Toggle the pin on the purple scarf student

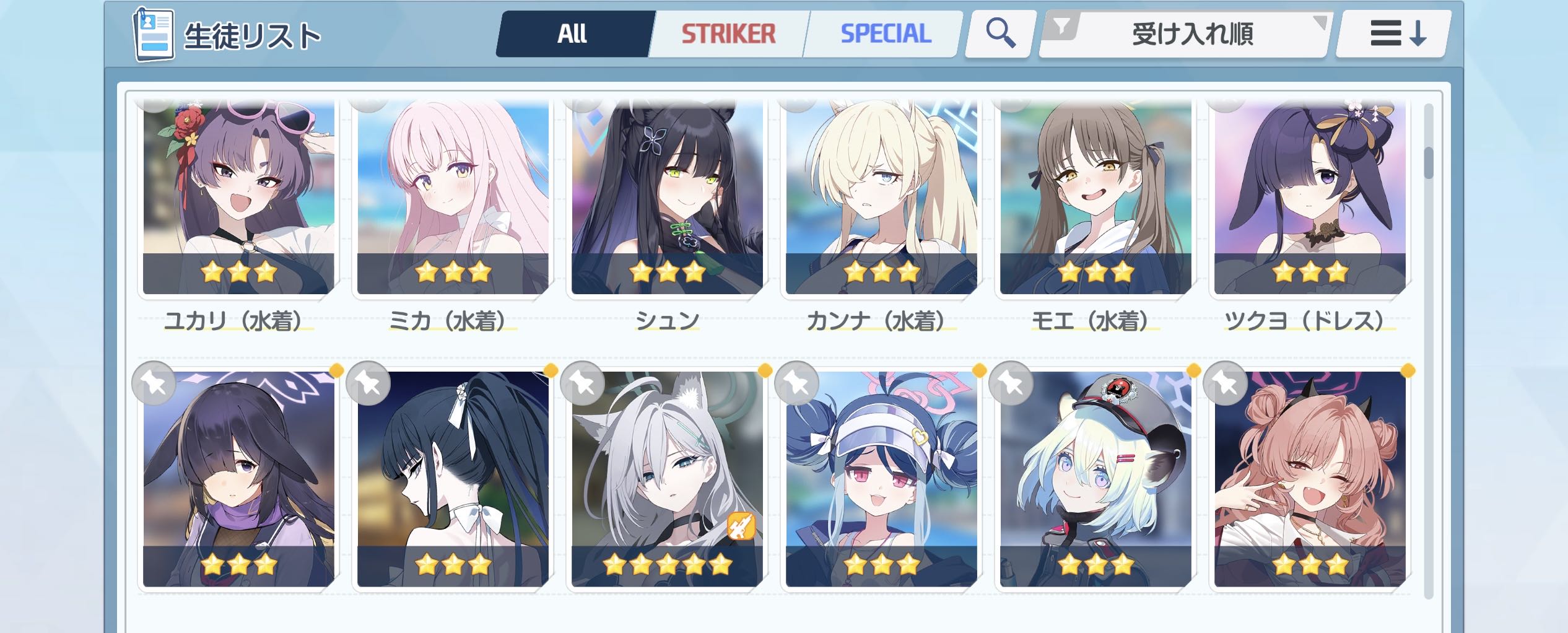(154, 384)
